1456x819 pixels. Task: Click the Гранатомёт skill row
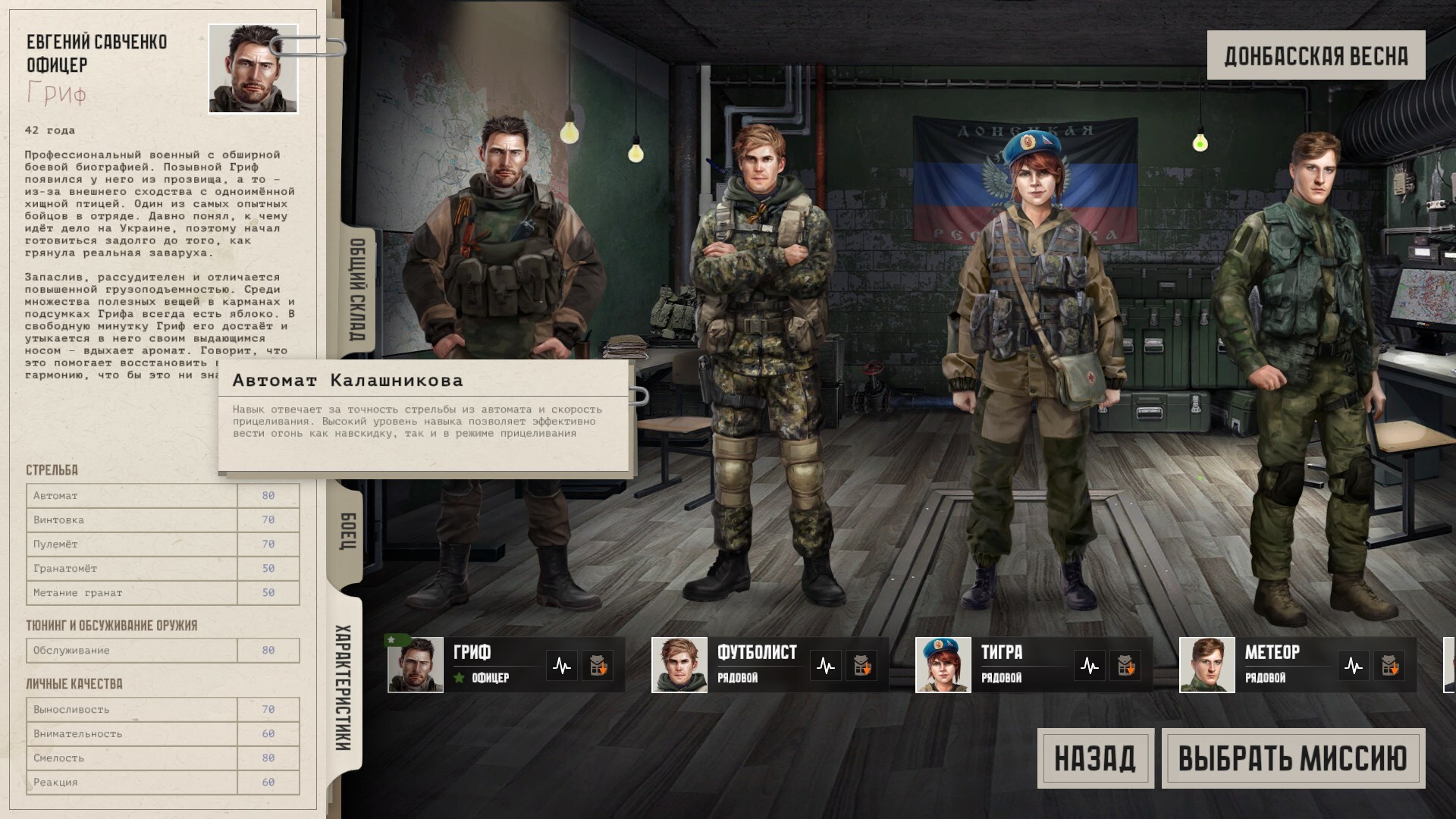pos(162,569)
